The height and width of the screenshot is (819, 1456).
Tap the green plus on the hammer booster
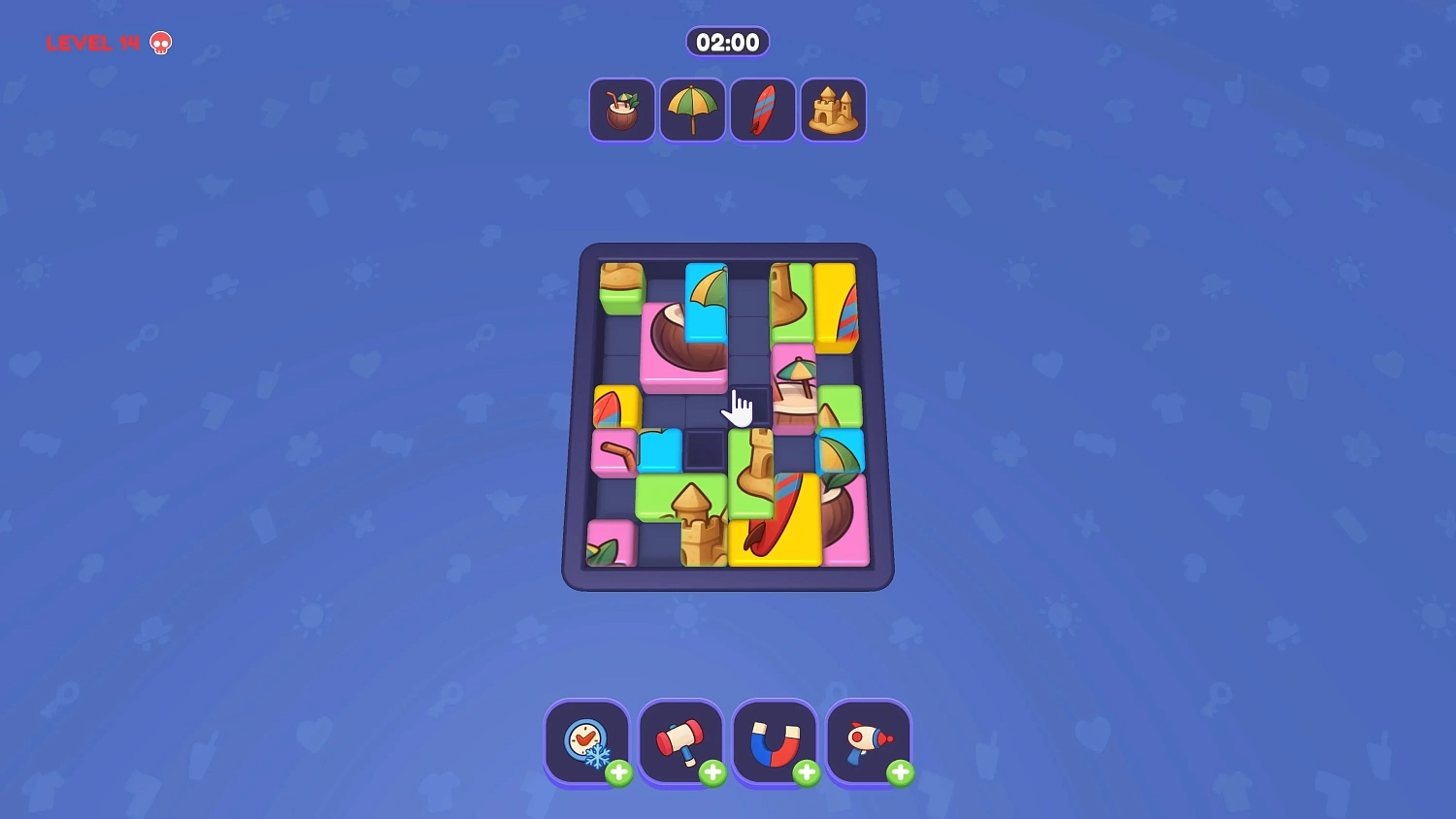point(714,773)
